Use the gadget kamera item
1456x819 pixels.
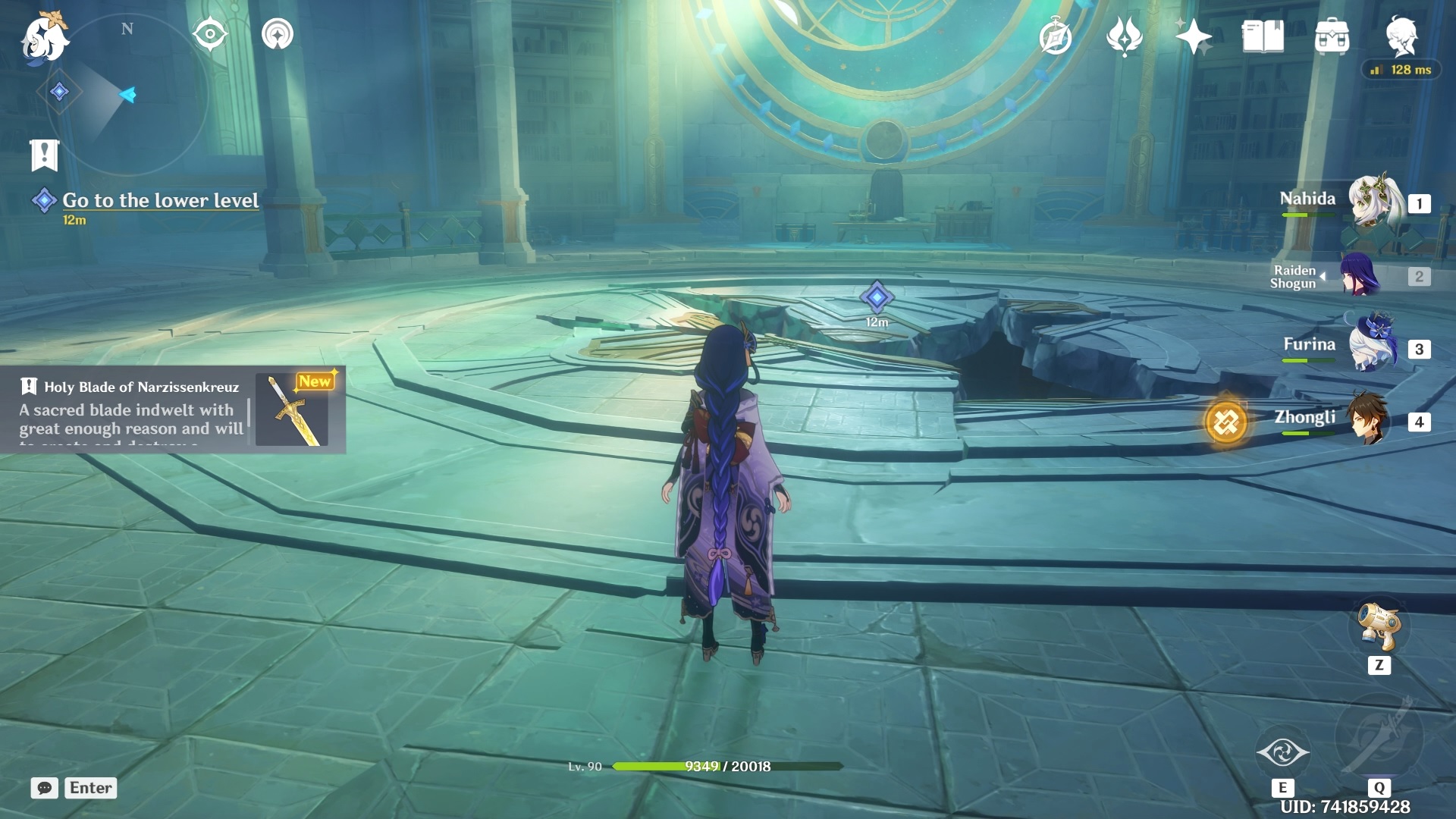click(x=1379, y=626)
